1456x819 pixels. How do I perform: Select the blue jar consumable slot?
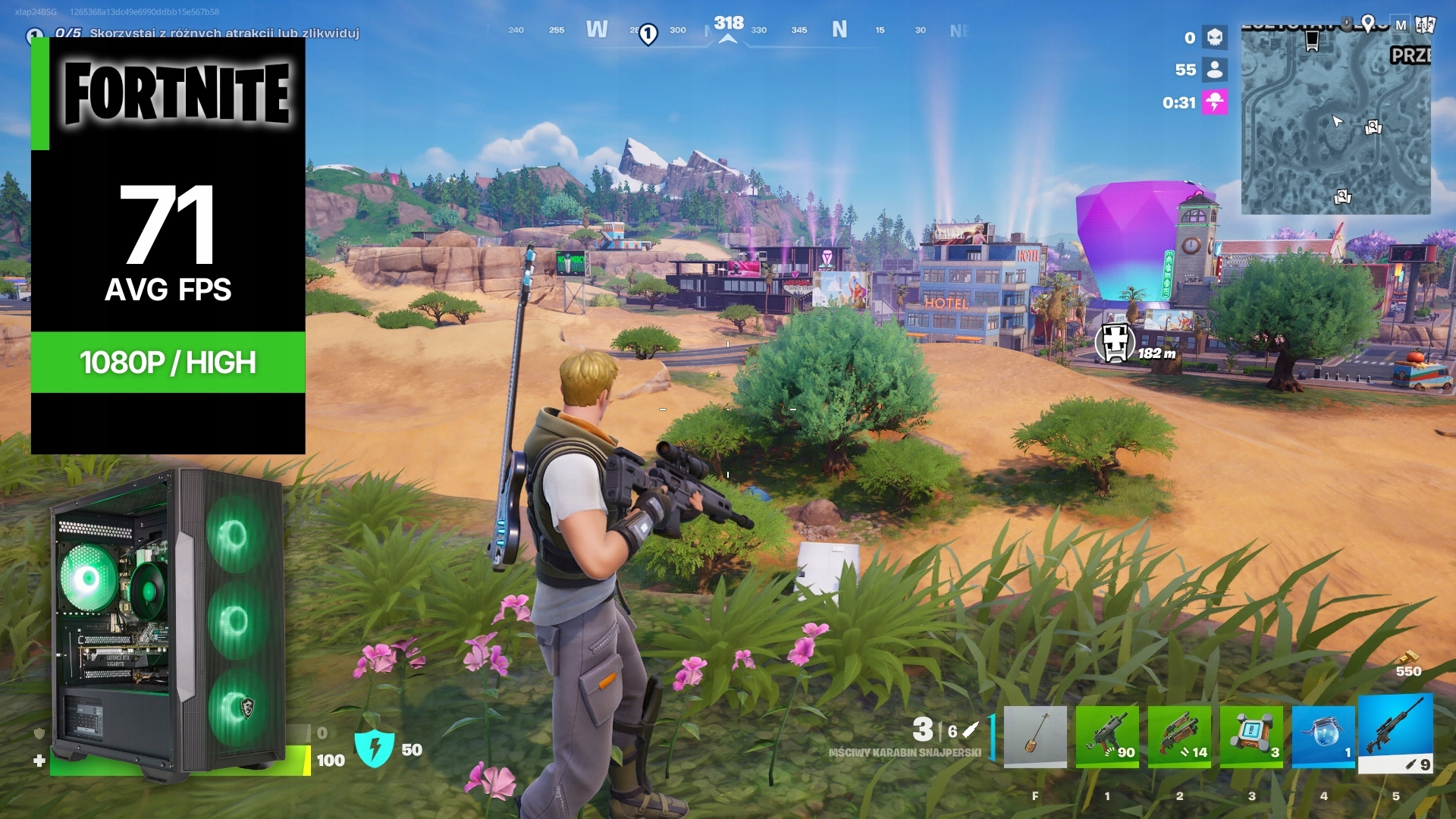point(1323,736)
